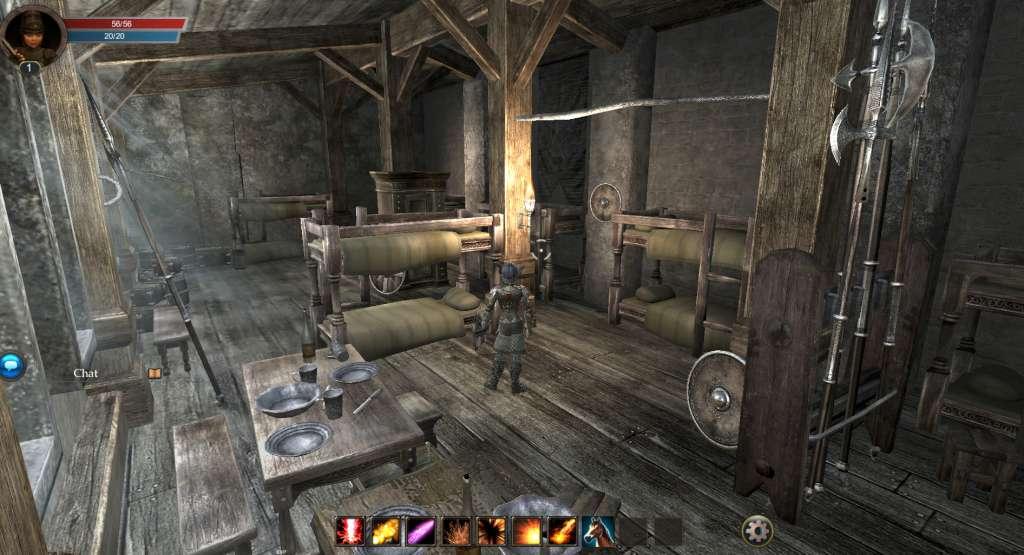This screenshot has width=1024, height=555.
Task: Open chat with the blue speech bubble
Action: coord(11,366)
